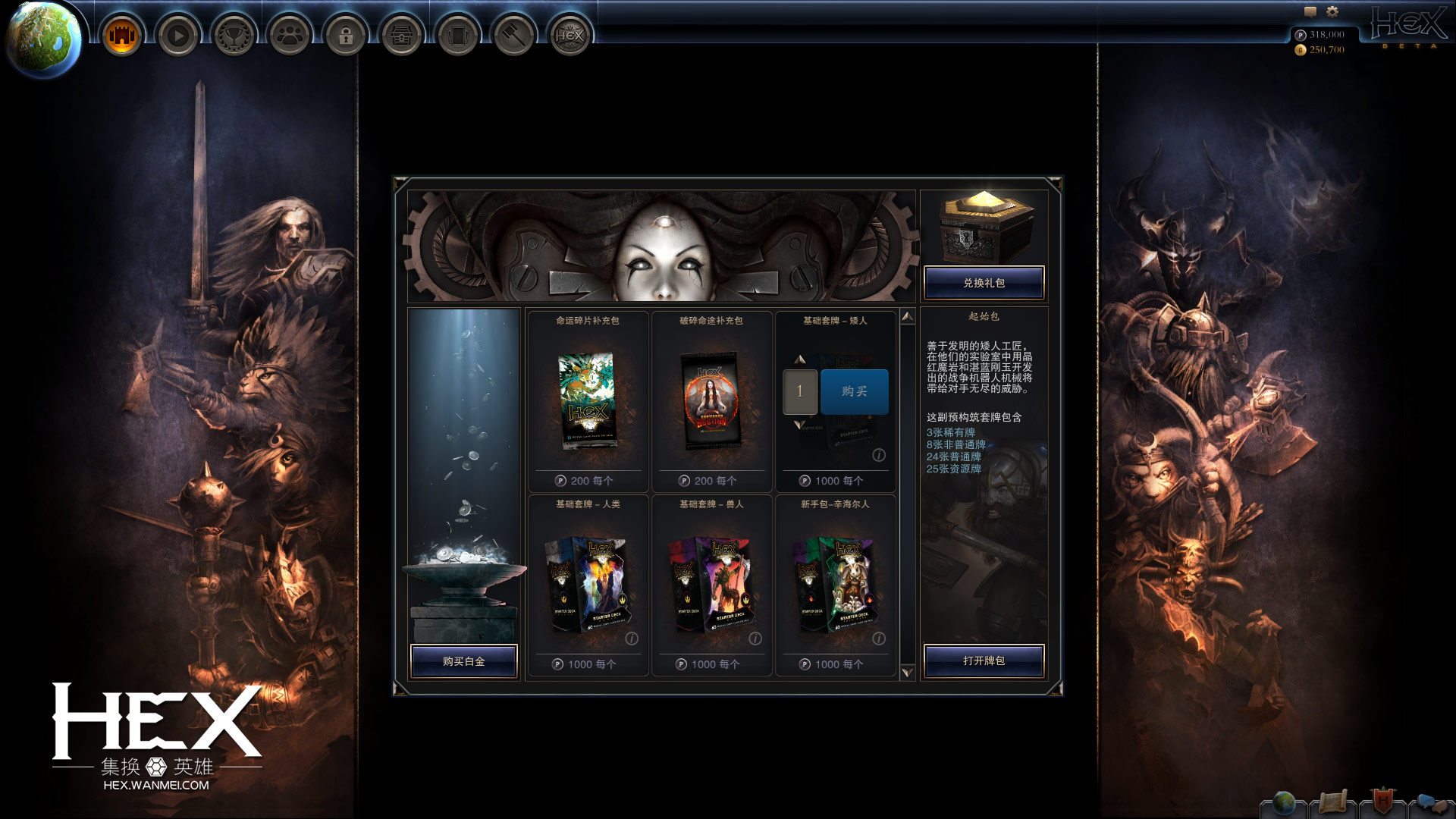This screenshot has width=1456, height=819.
Task: Increase purchase quantity with the up arrow
Action: click(799, 359)
